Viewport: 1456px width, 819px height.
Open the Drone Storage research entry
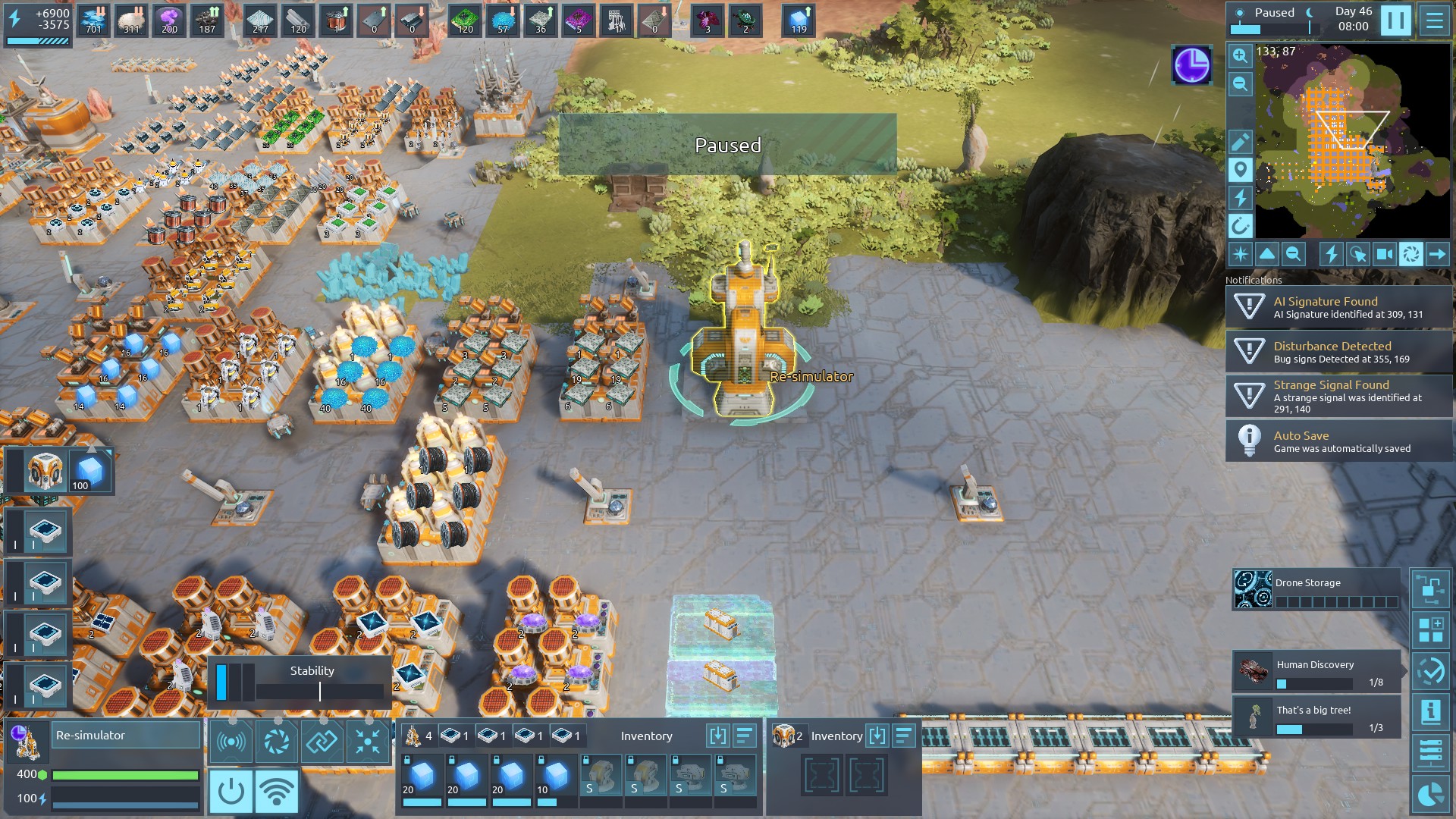pyautogui.click(x=1317, y=590)
